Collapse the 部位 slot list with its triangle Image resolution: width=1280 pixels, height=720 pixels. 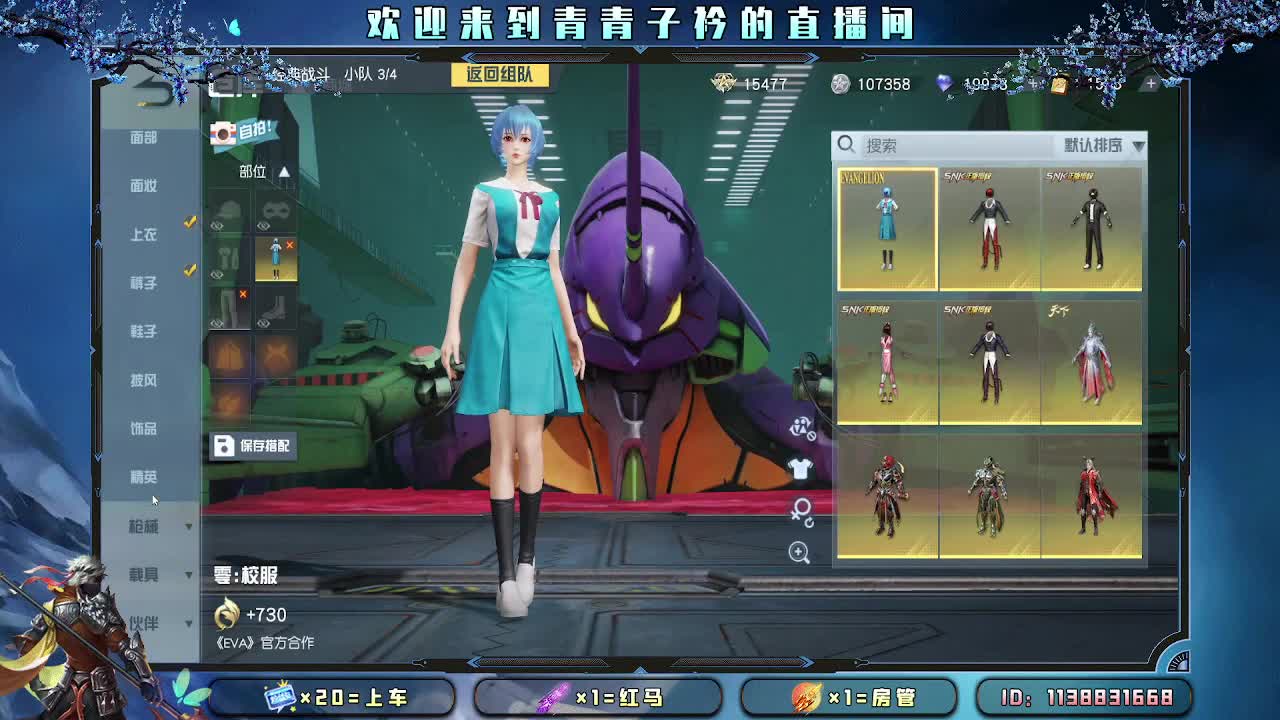(283, 172)
